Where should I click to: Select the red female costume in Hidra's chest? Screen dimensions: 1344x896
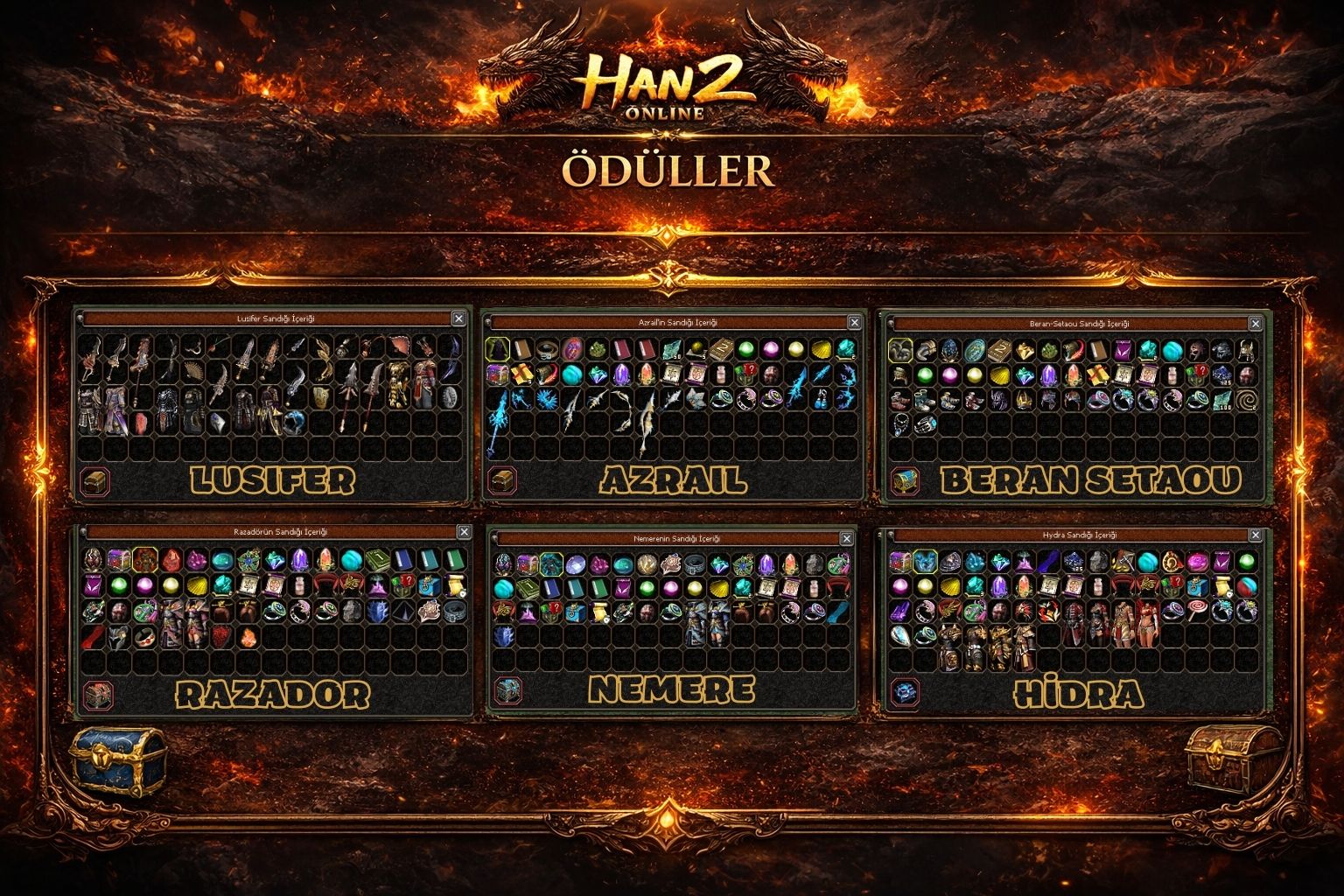click(x=1149, y=620)
